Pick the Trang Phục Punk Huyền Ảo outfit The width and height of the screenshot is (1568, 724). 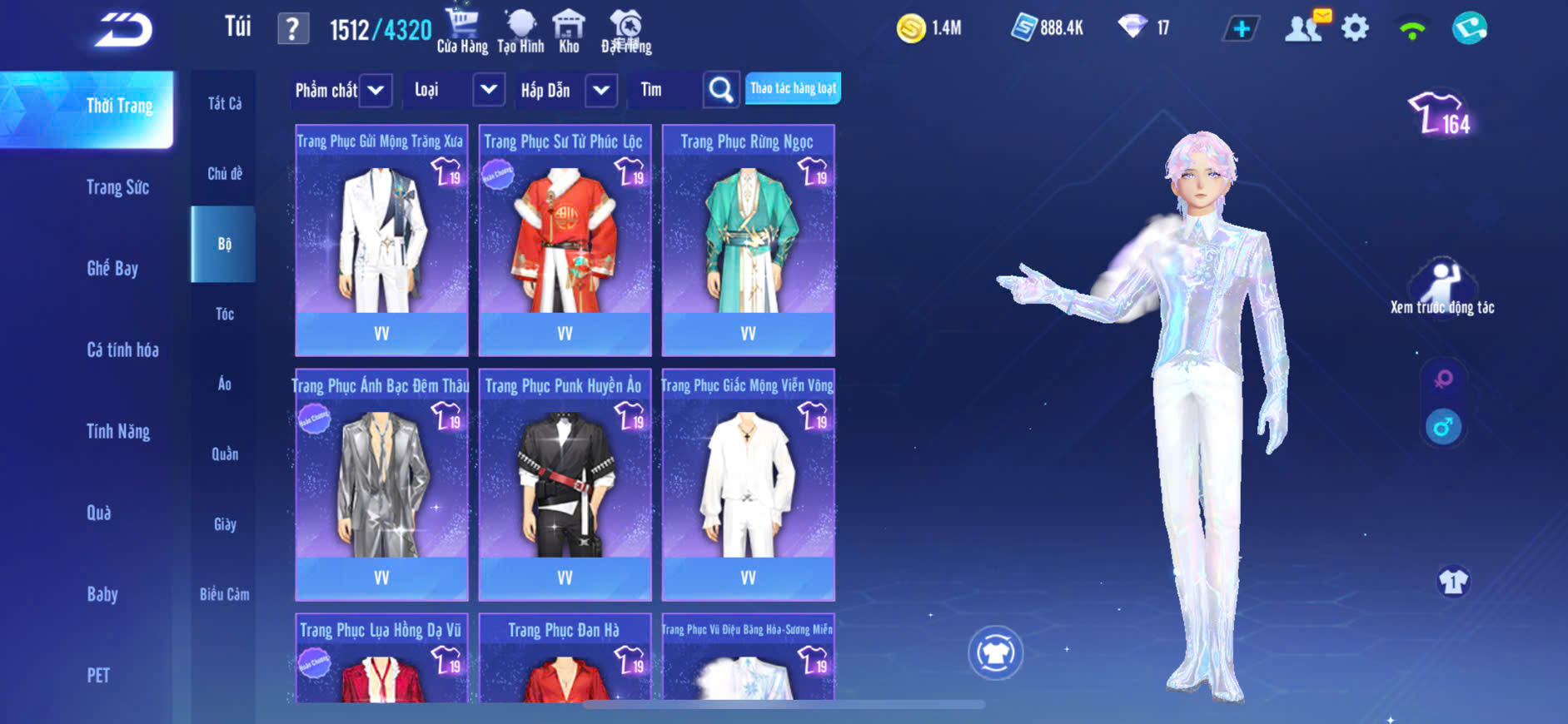(x=565, y=483)
